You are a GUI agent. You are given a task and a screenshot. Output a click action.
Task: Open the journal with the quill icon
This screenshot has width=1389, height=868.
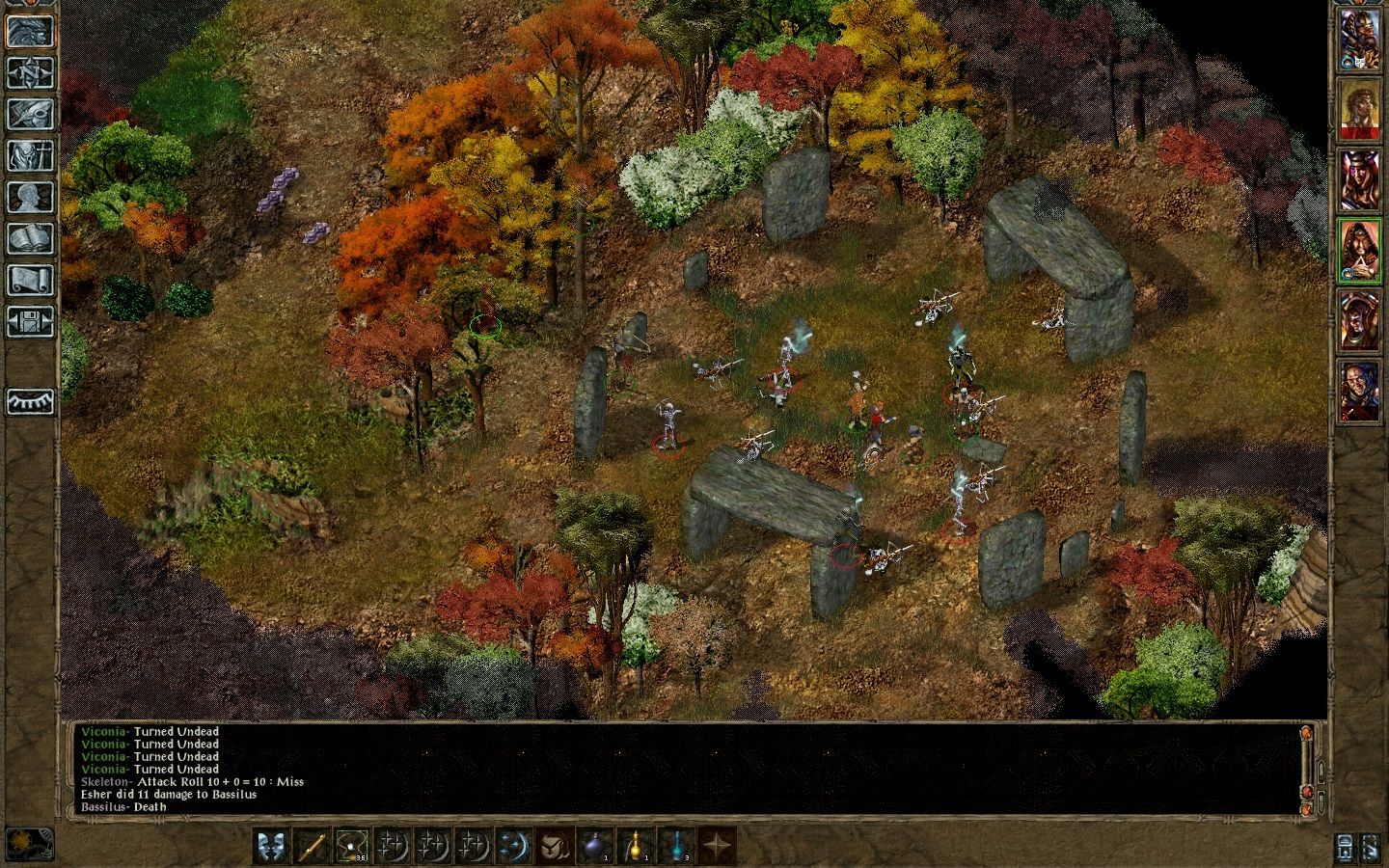tap(31, 114)
